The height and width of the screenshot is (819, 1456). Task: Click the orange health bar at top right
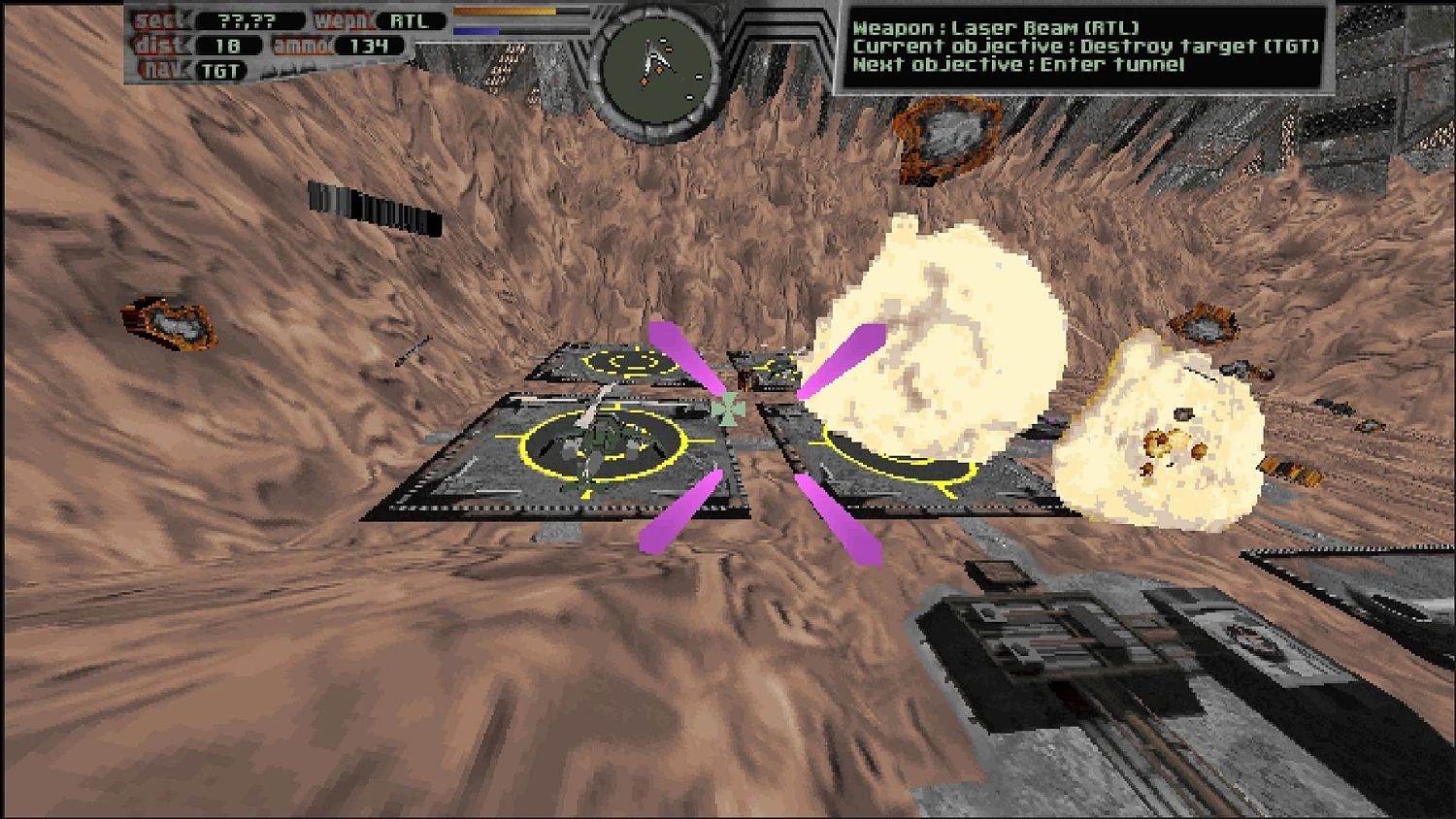coord(505,10)
